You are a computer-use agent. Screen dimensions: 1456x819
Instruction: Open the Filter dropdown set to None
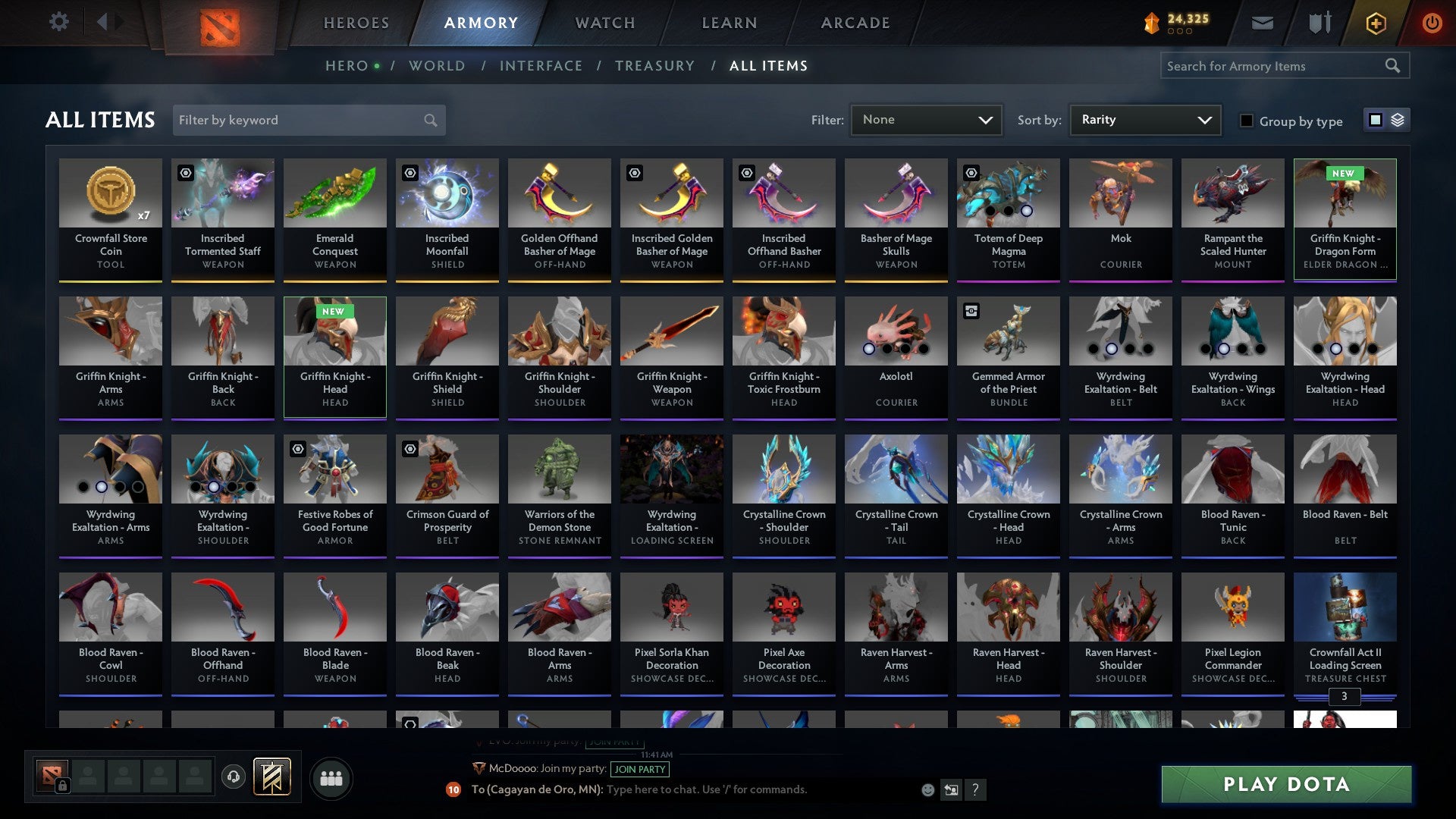[926, 120]
